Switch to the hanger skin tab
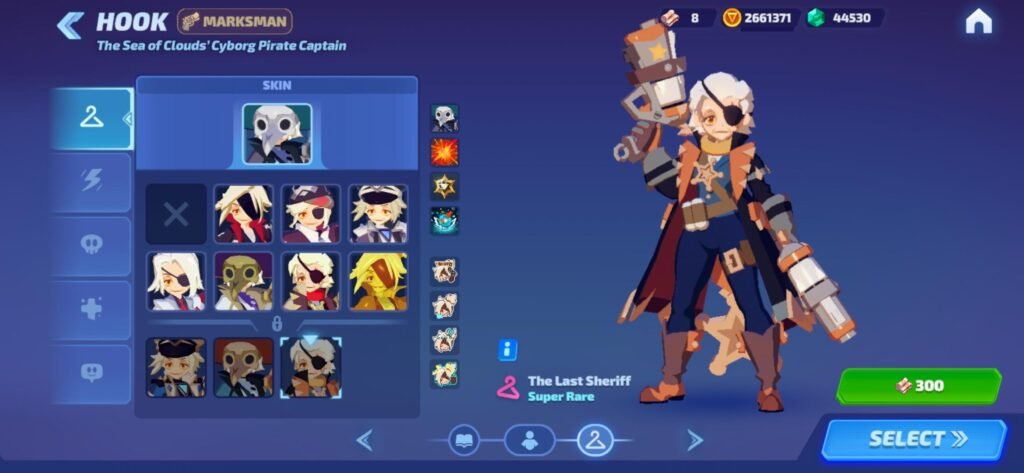 click(x=92, y=119)
